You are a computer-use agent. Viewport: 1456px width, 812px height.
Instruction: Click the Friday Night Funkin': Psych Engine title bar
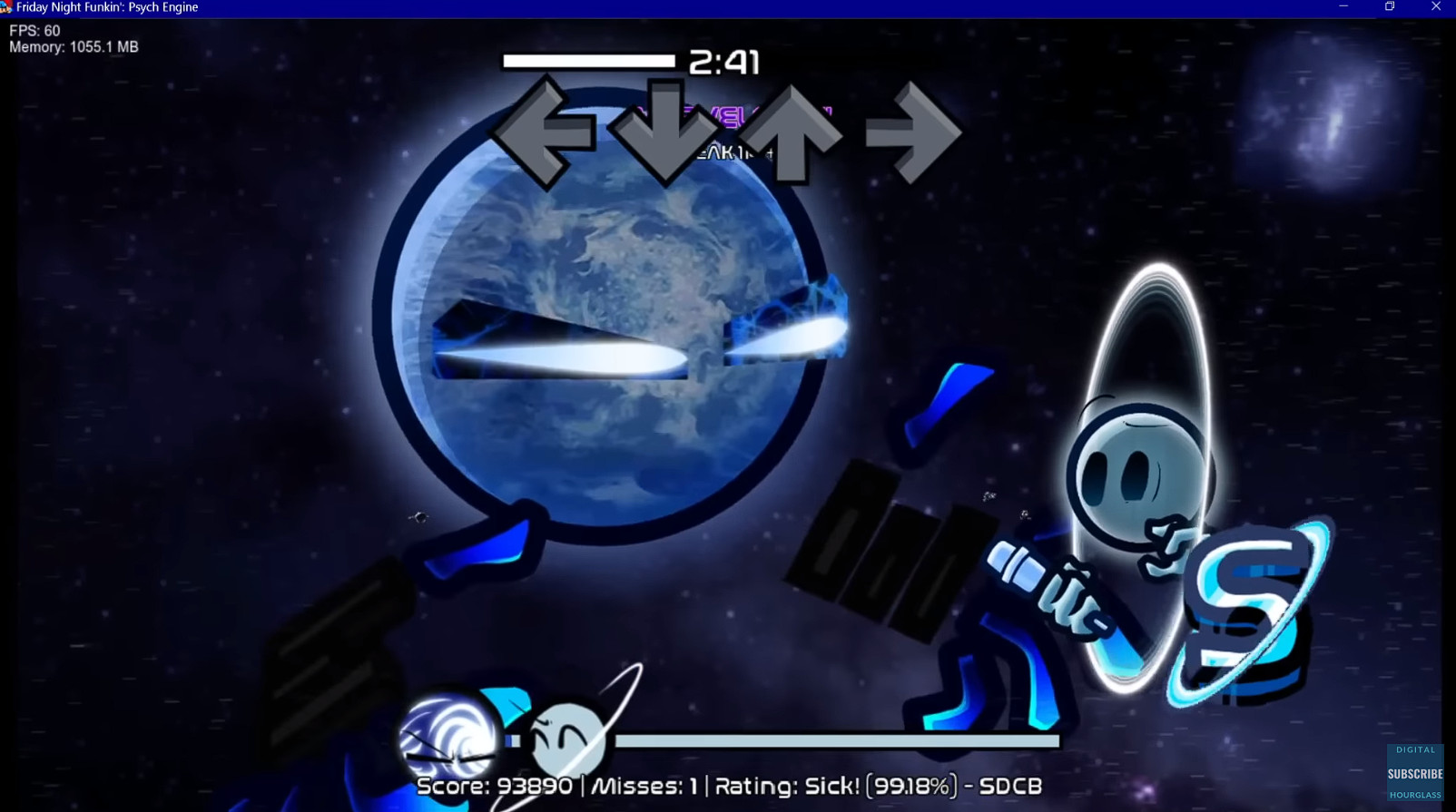pyautogui.click(x=109, y=7)
